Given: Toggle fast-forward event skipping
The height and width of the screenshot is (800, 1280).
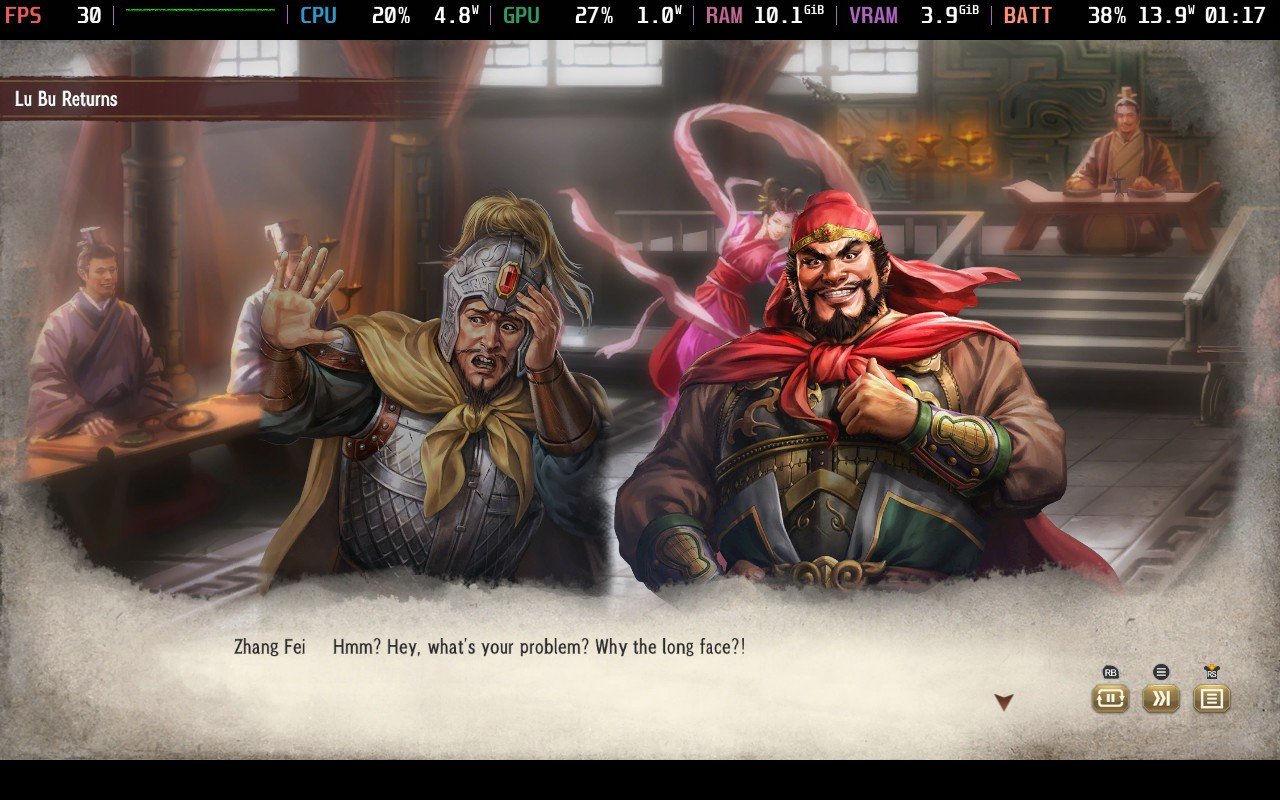Looking at the screenshot, I should [x=1161, y=700].
